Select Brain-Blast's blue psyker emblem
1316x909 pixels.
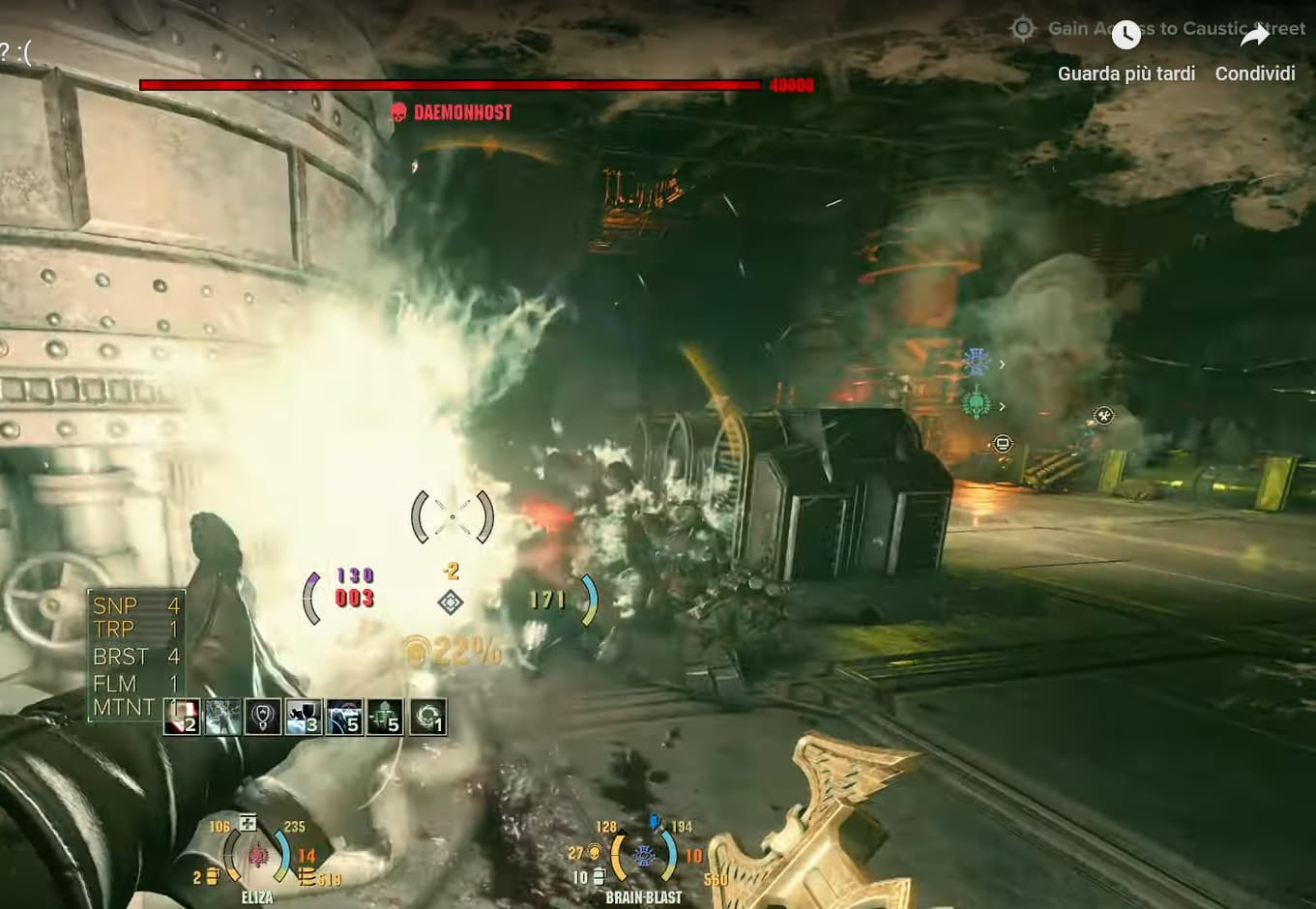pos(644,856)
